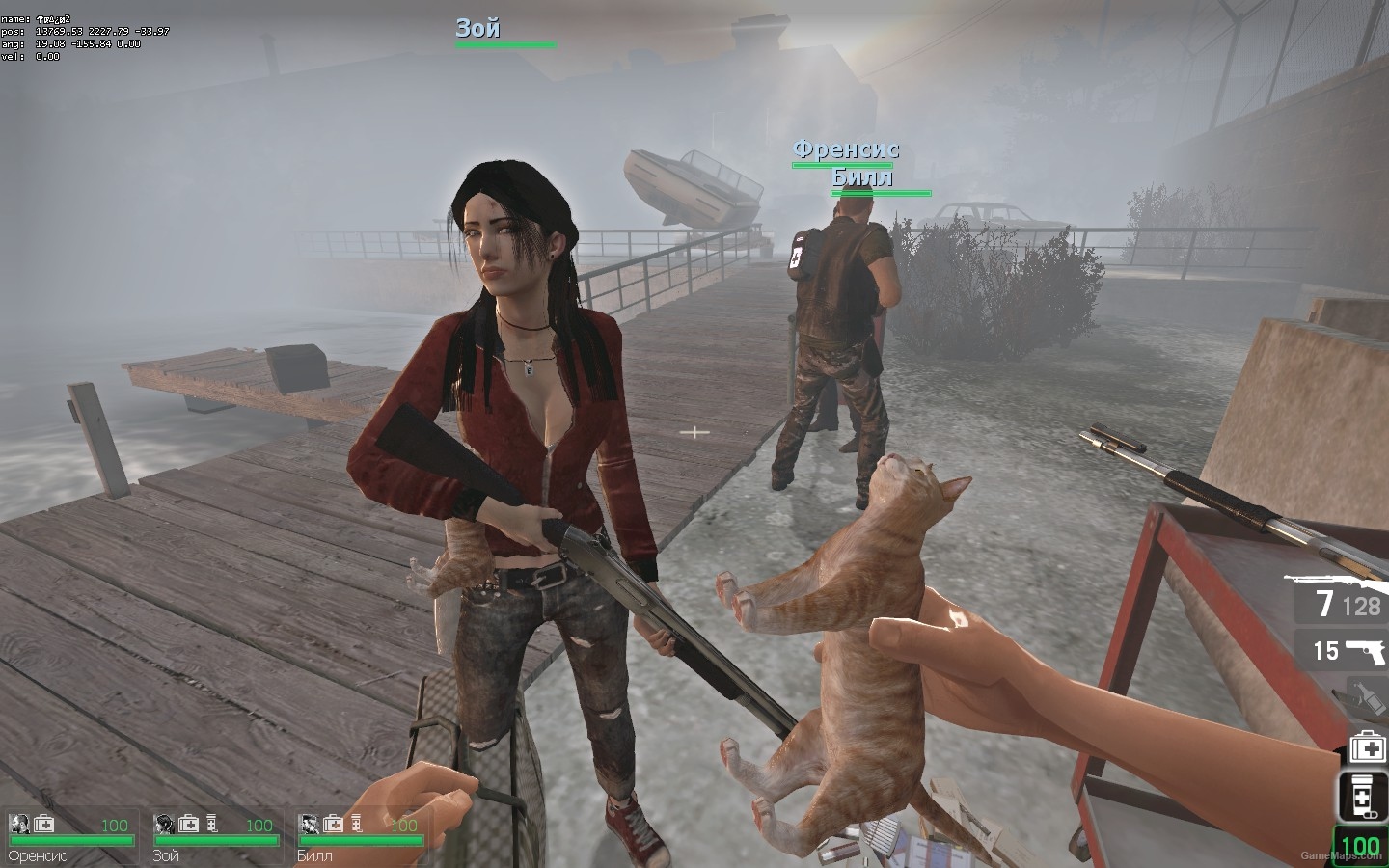
Task: Click the pills icon on Зой's panel
Action: pos(212,825)
